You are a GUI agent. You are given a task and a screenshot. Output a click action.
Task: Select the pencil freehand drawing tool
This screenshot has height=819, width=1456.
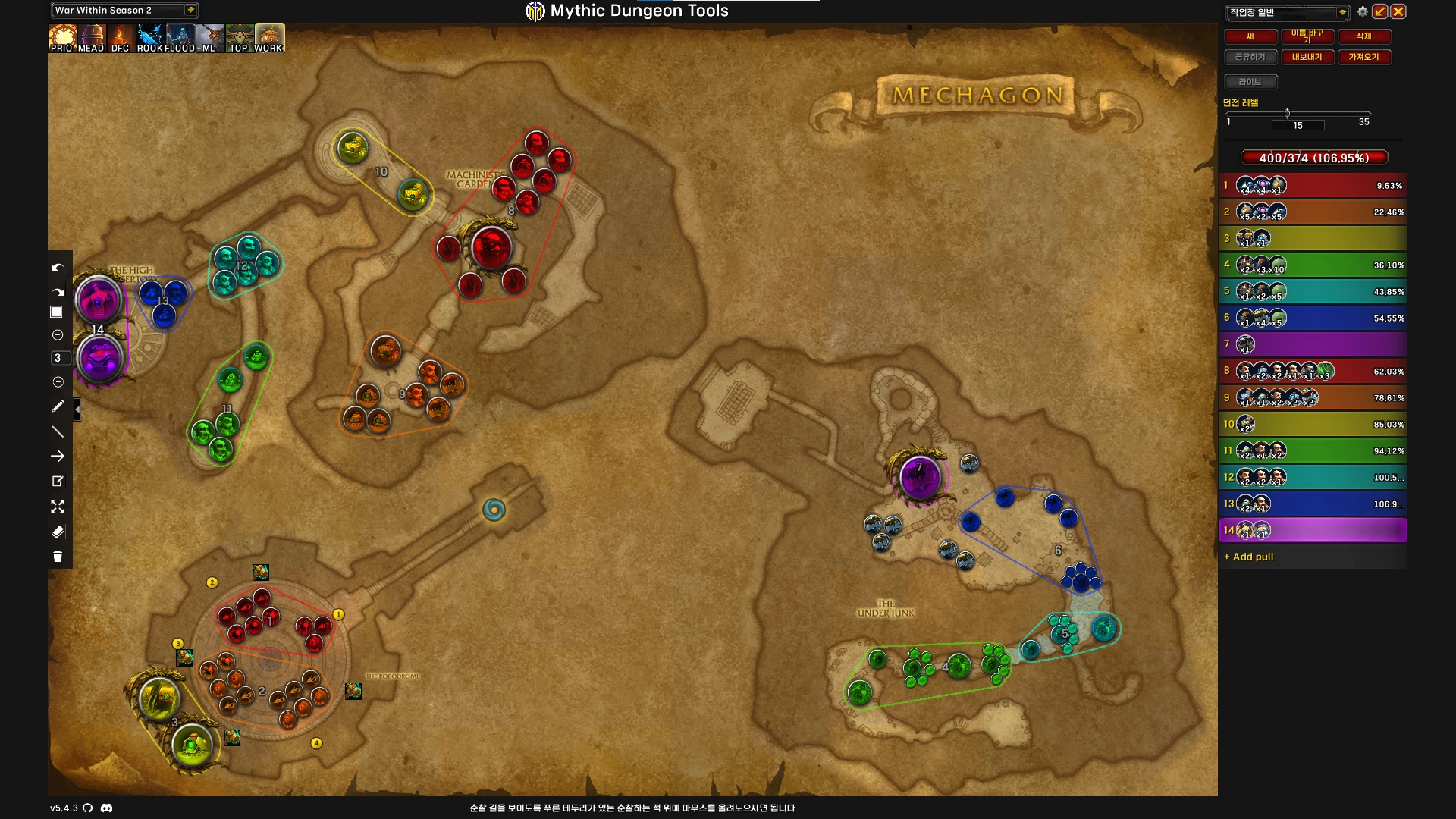tap(58, 406)
